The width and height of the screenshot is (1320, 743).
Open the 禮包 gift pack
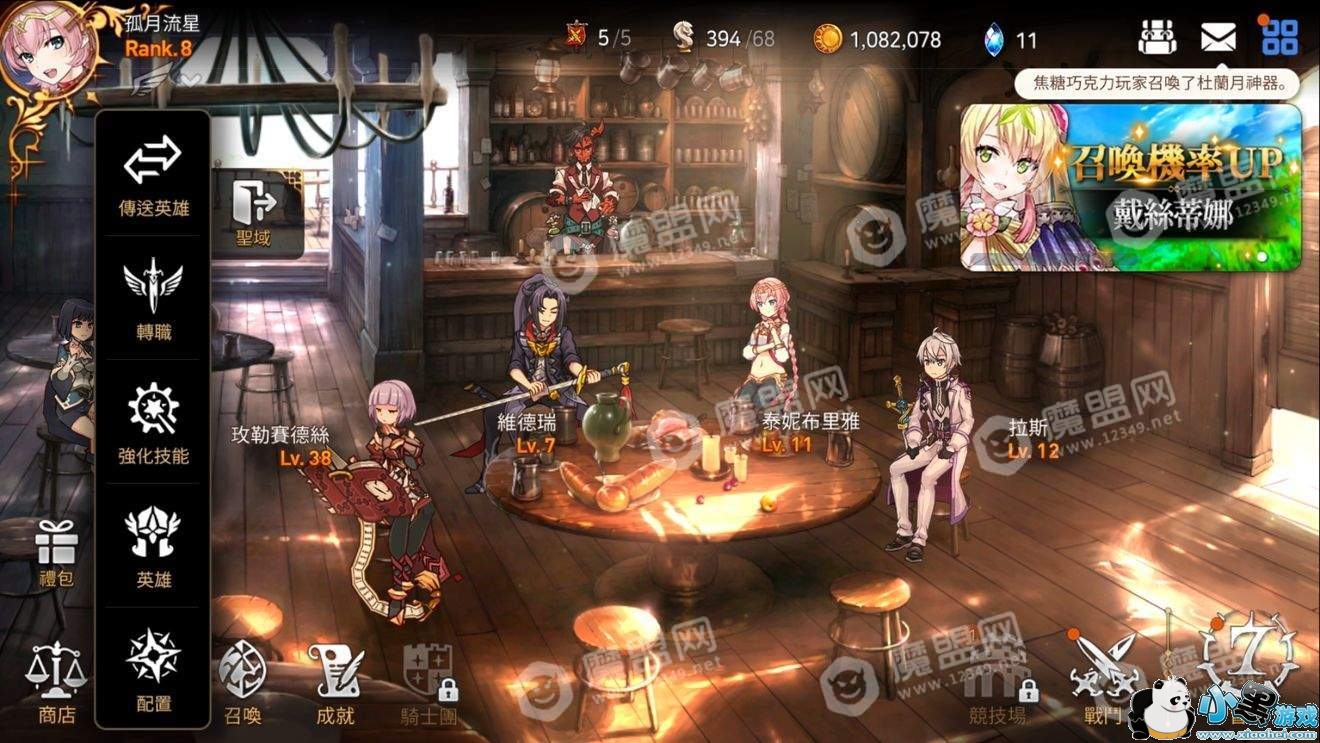point(56,553)
